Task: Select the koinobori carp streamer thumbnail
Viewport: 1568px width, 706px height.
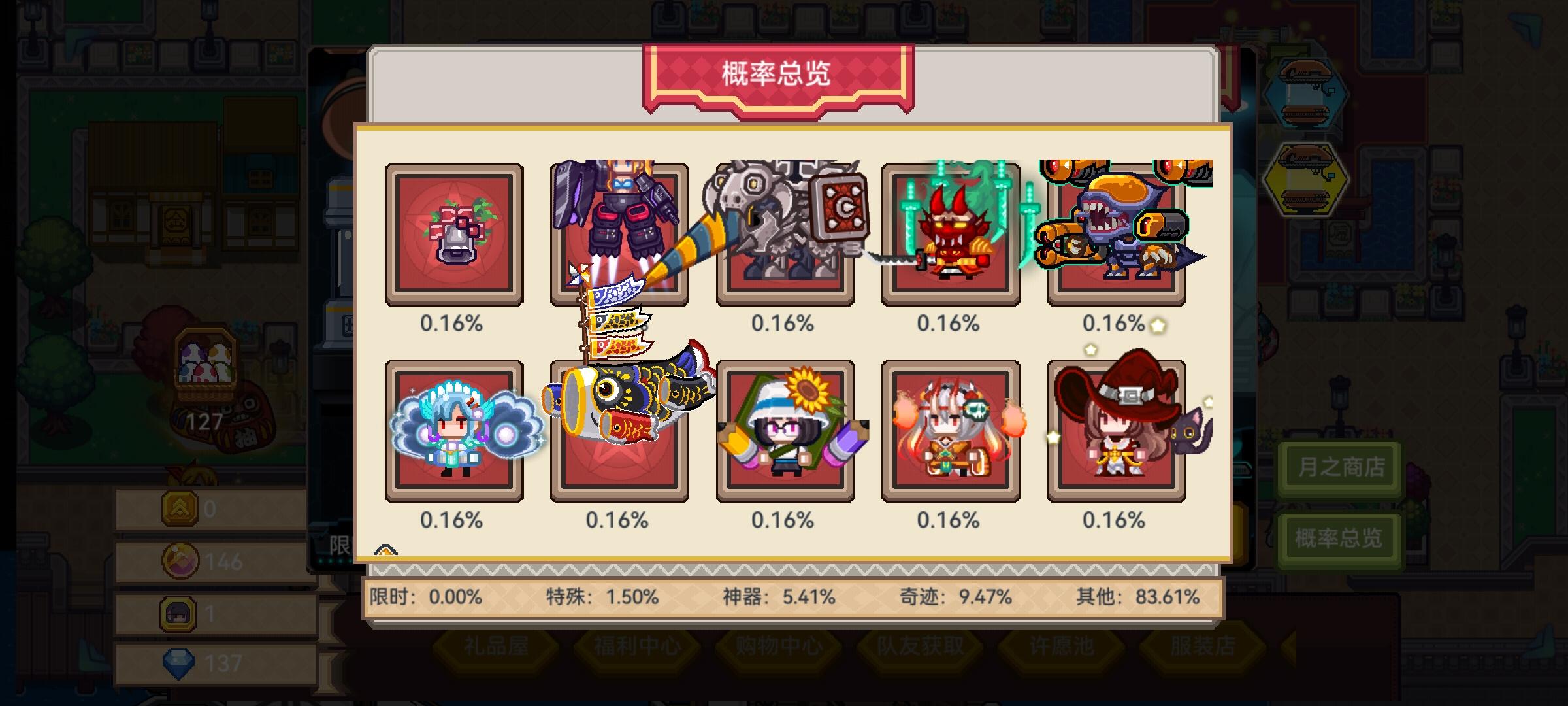Action: click(x=619, y=431)
